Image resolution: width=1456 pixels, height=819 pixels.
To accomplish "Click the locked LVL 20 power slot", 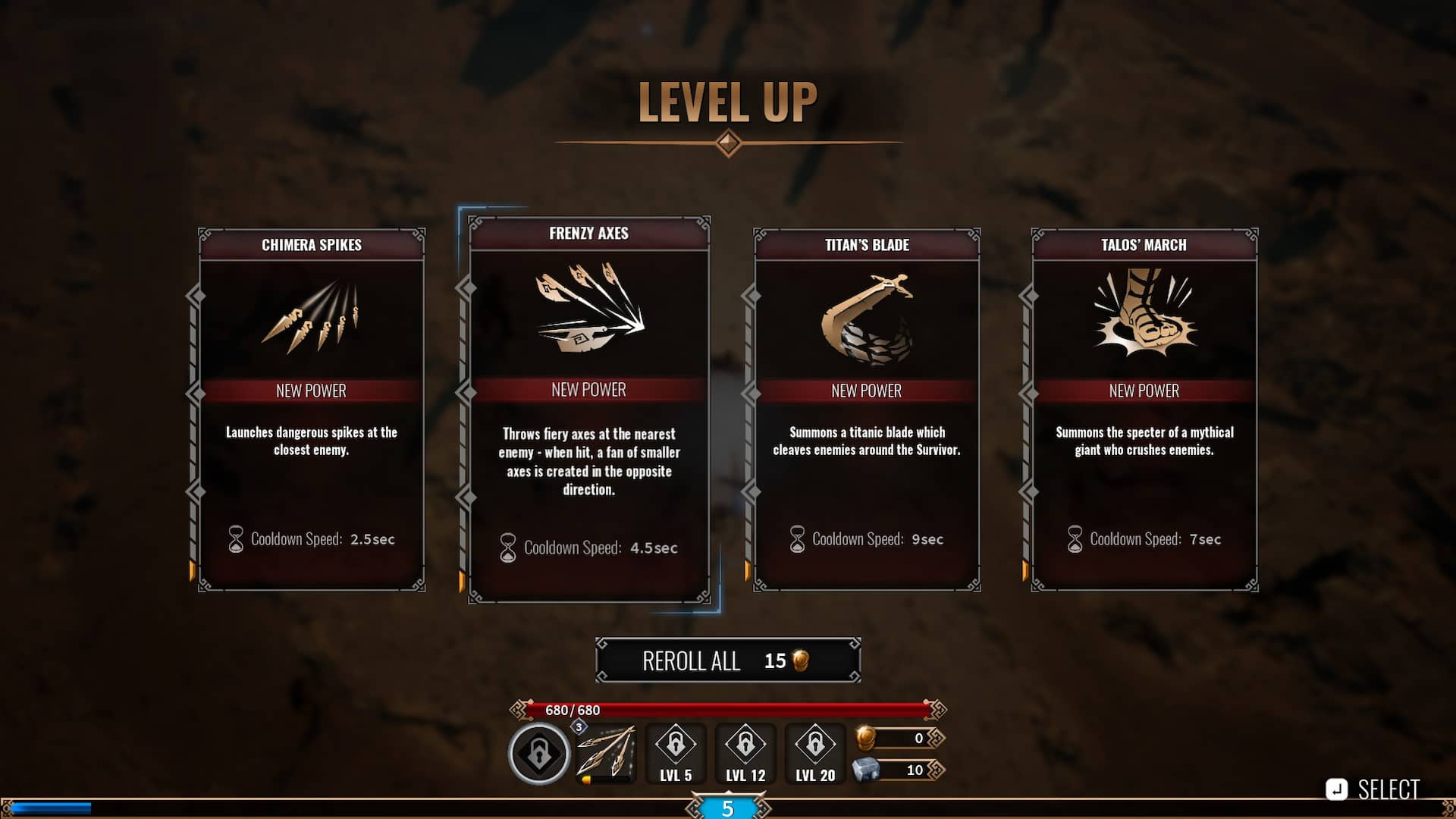I will coord(815,753).
